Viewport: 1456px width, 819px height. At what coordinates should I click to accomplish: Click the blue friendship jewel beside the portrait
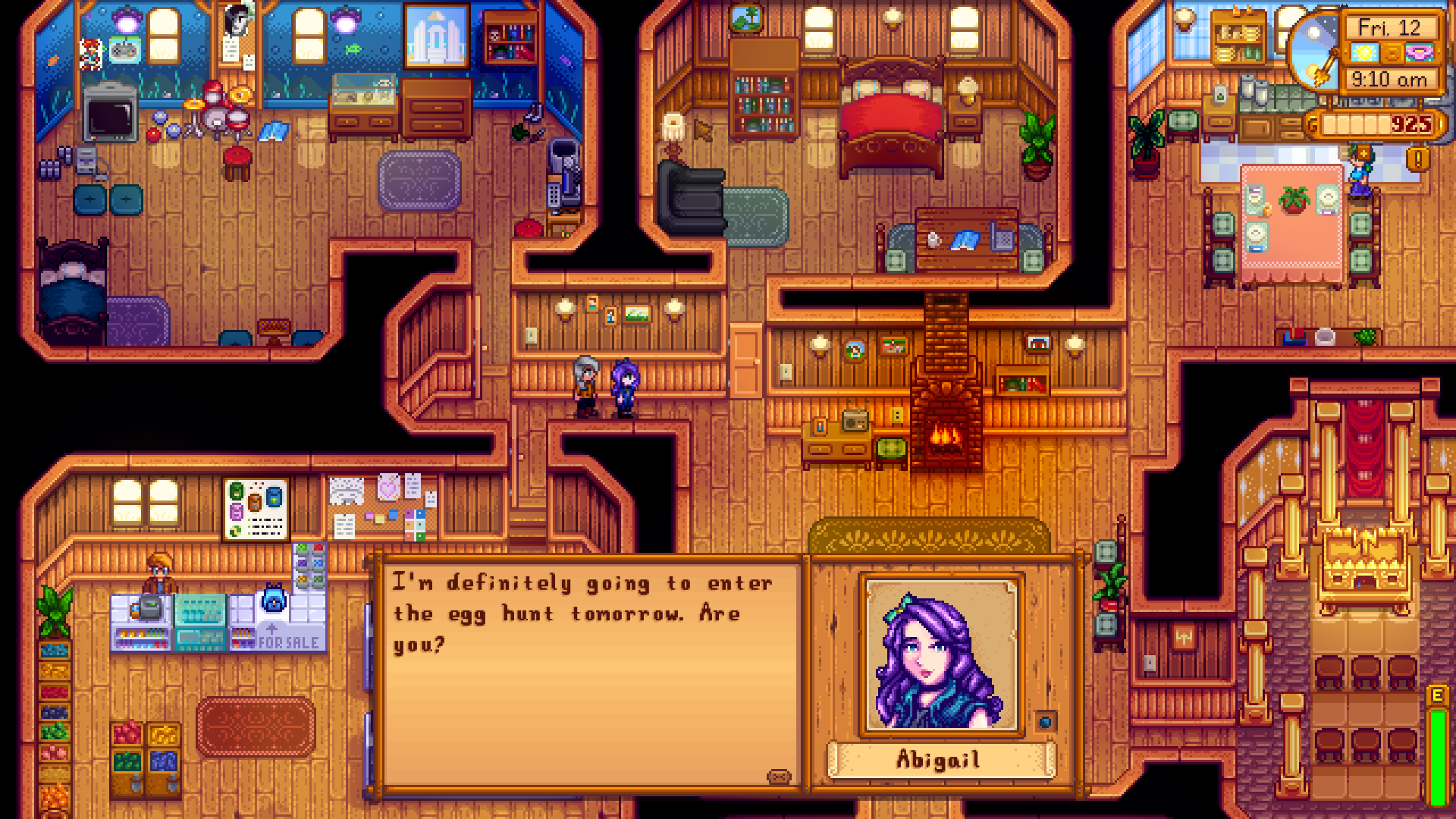coord(1045,722)
